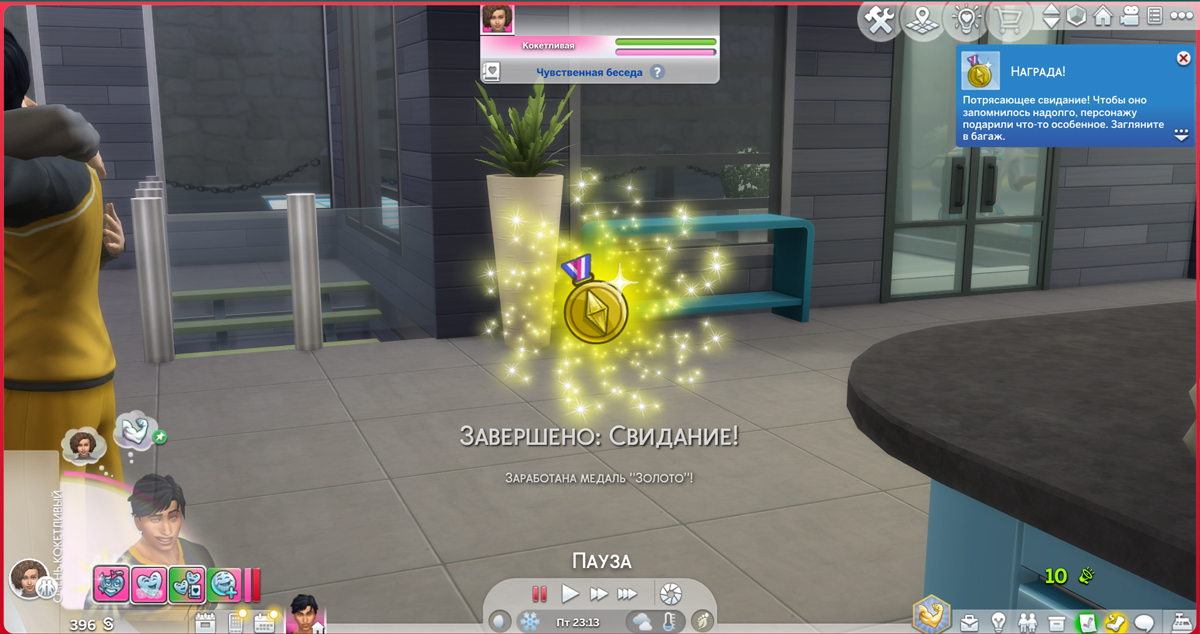This screenshot has width=1200, height=634.
Task: Open the camera controls
Action: coord(1130,17)
